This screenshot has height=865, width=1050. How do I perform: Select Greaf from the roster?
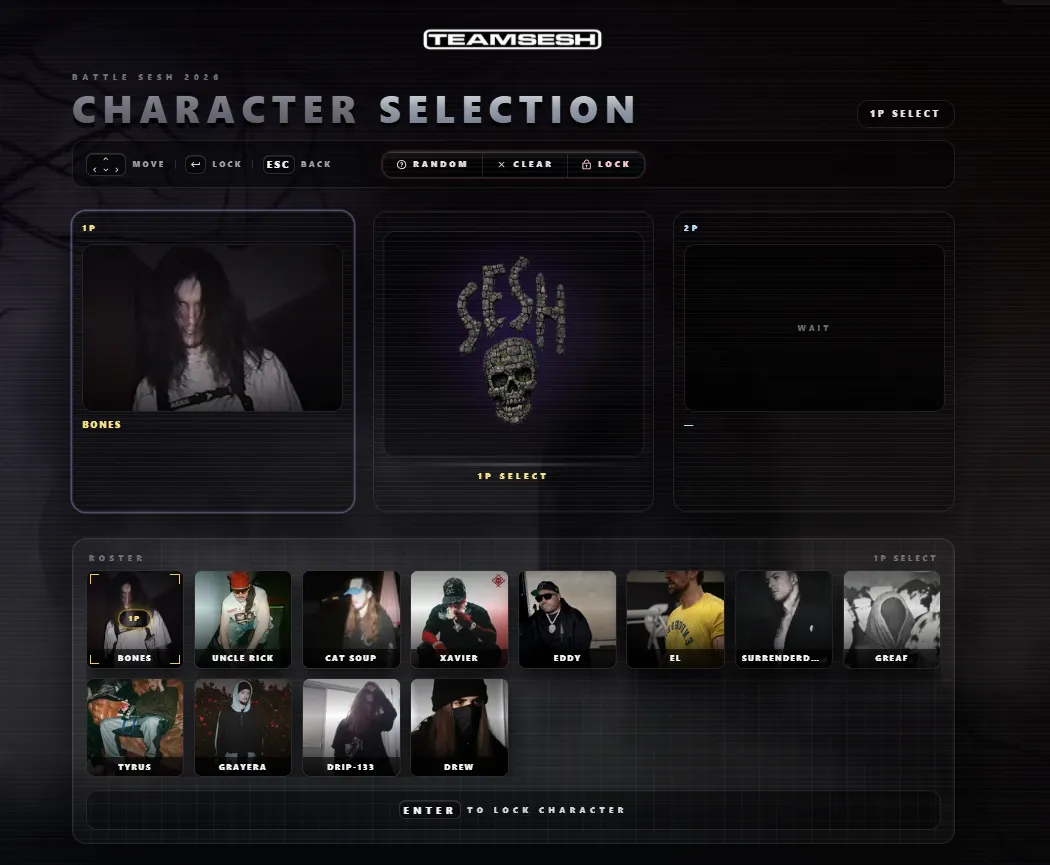(891, 618)
